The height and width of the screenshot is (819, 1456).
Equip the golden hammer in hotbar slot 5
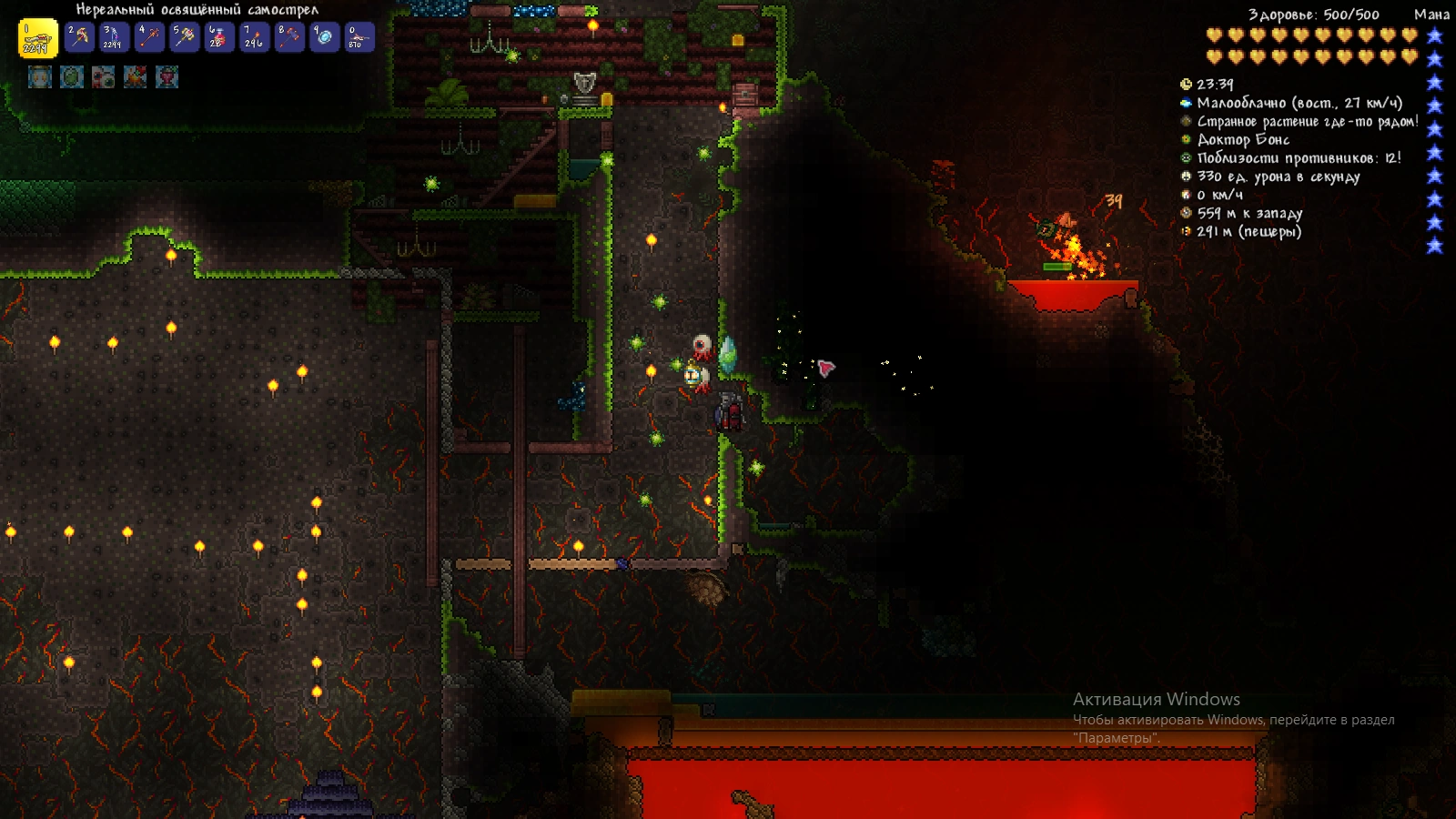pos(185,38)
